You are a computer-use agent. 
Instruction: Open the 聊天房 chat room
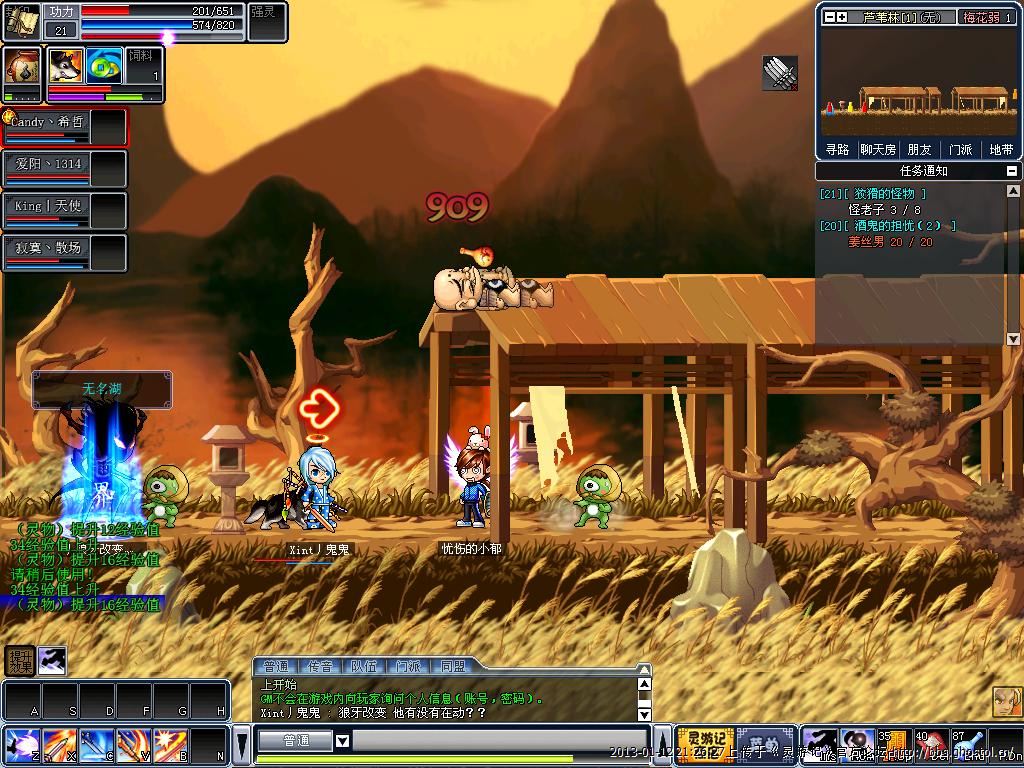(x=878, y=150)
